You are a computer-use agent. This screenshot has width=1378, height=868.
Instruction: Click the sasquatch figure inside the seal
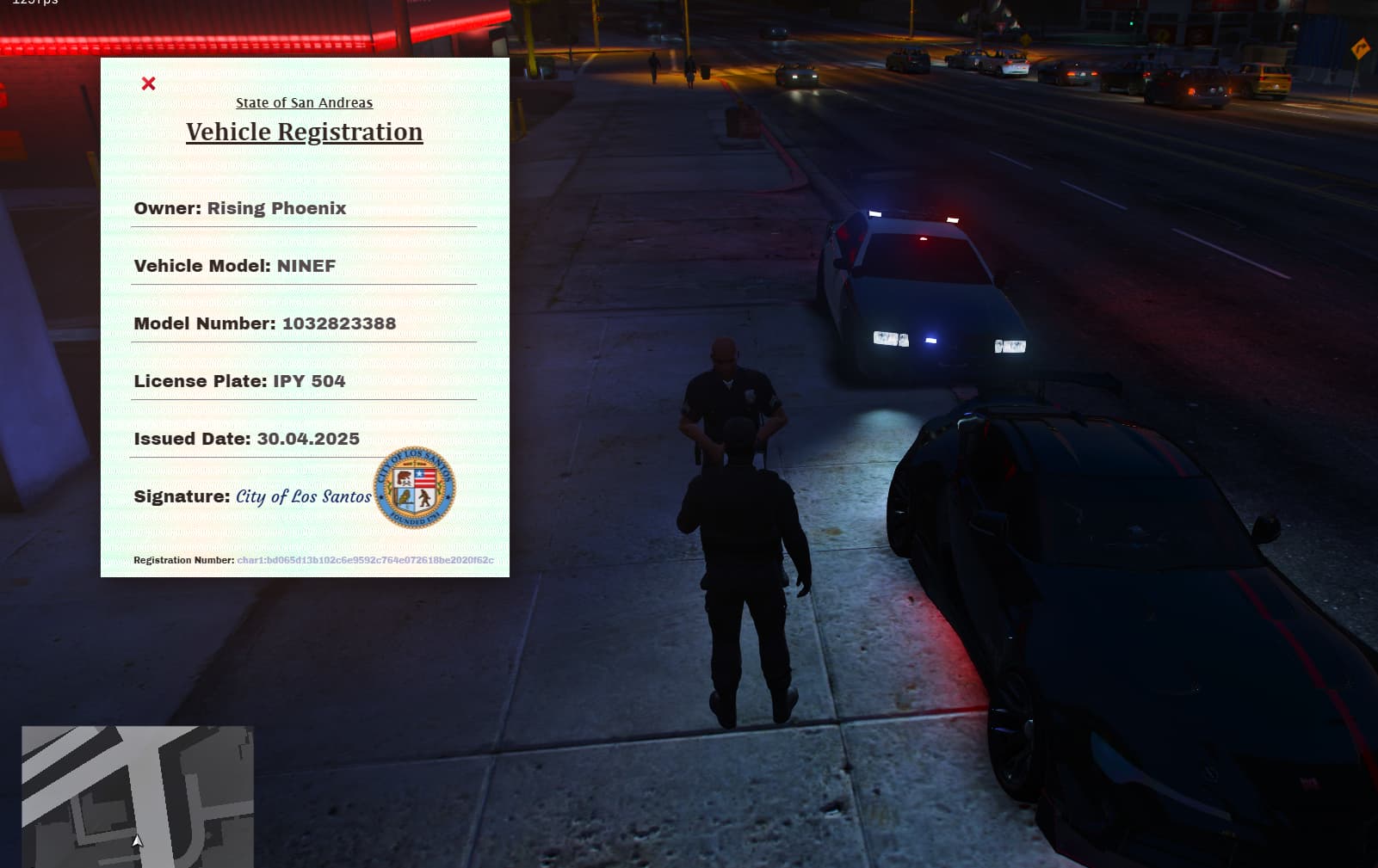pyautogui.click(x=423, y=497)
